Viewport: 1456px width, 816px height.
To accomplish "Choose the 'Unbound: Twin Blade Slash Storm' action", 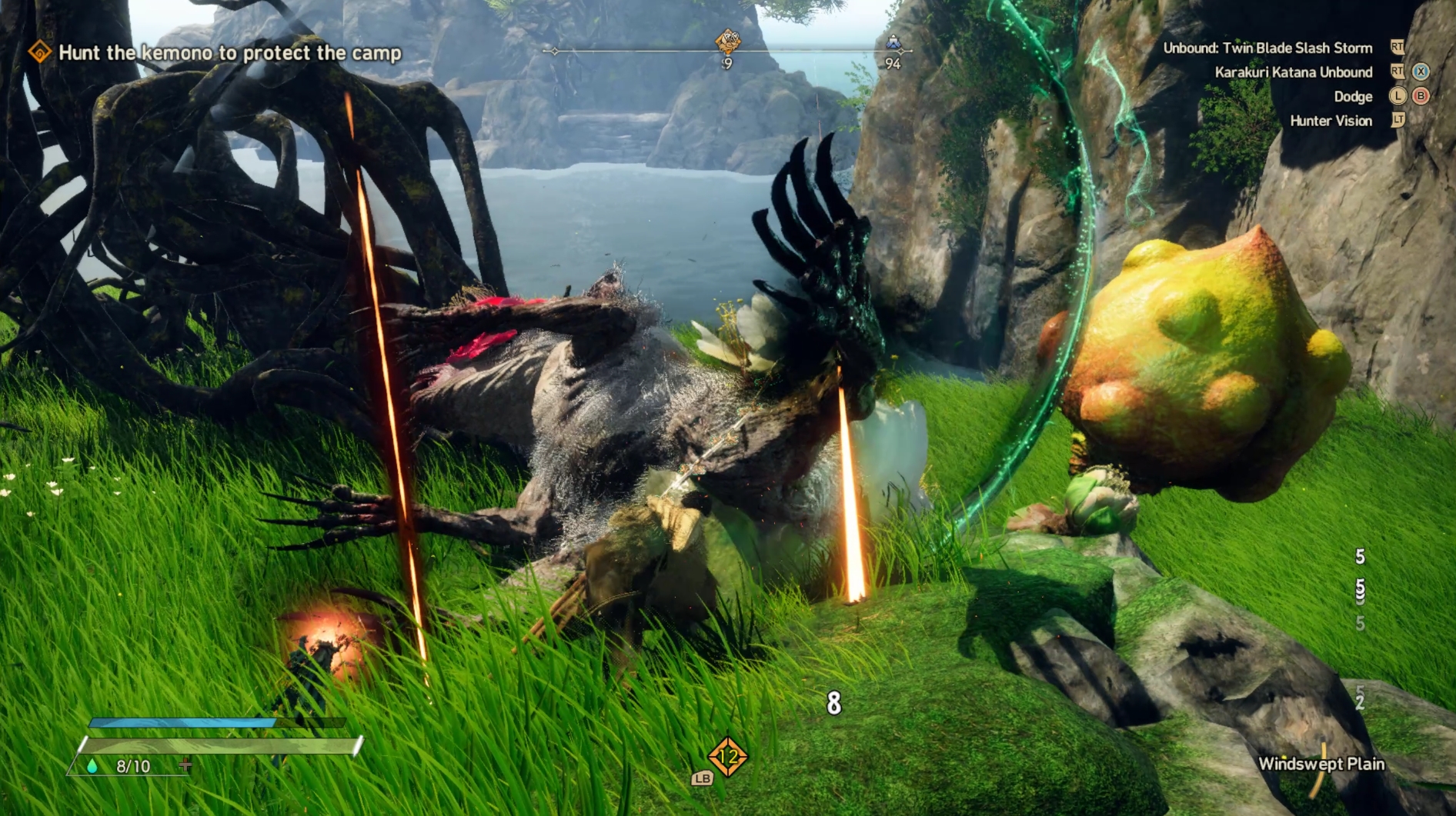I will pyautogui.click(x=1267, y=48).
